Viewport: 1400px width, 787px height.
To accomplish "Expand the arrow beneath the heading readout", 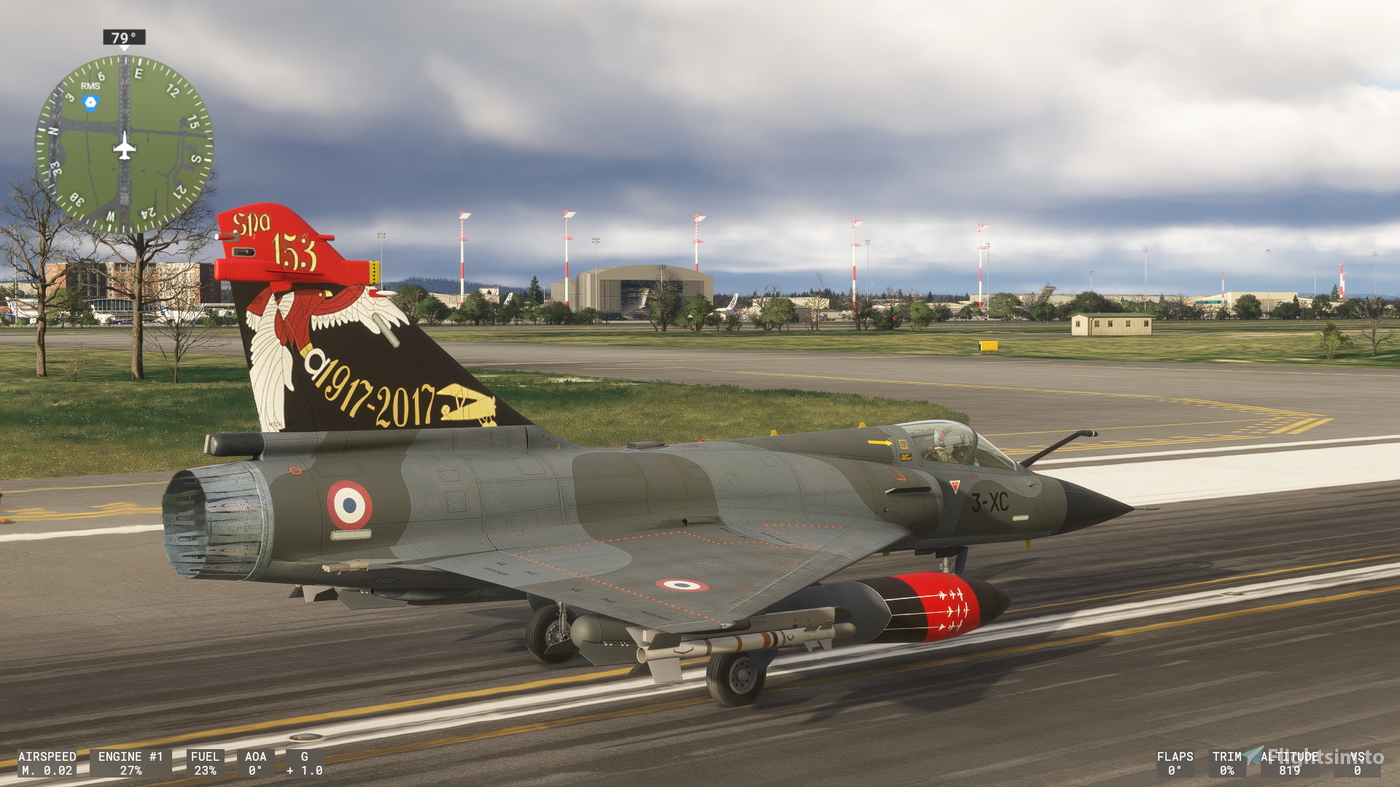I will point(124,47).
